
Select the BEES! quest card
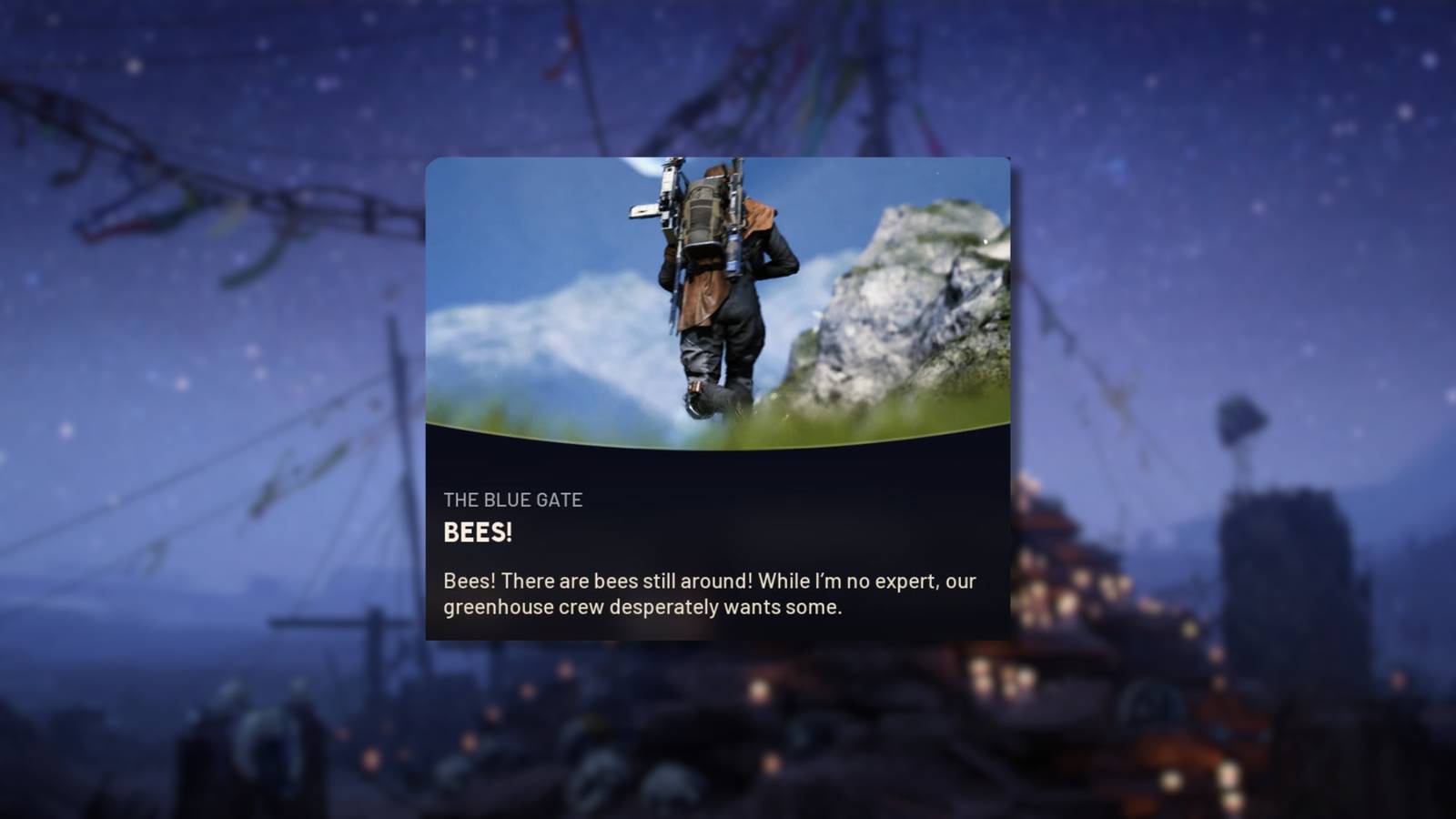(x=717, y=400)
